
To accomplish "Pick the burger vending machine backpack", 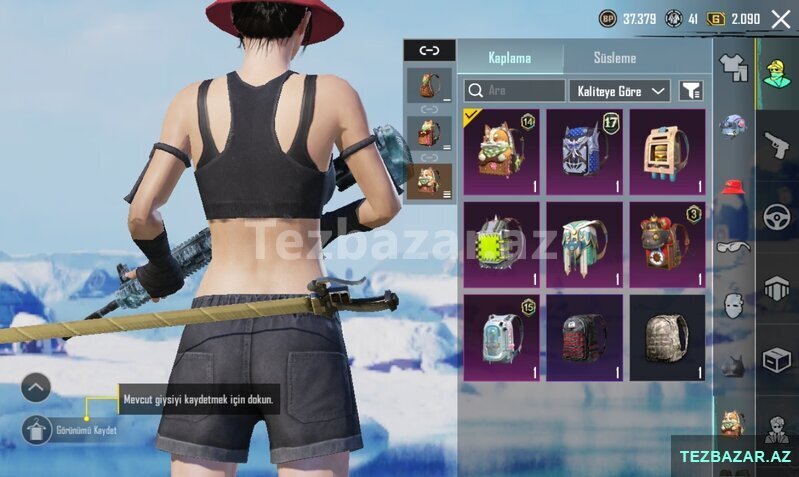I will point(667,152).
